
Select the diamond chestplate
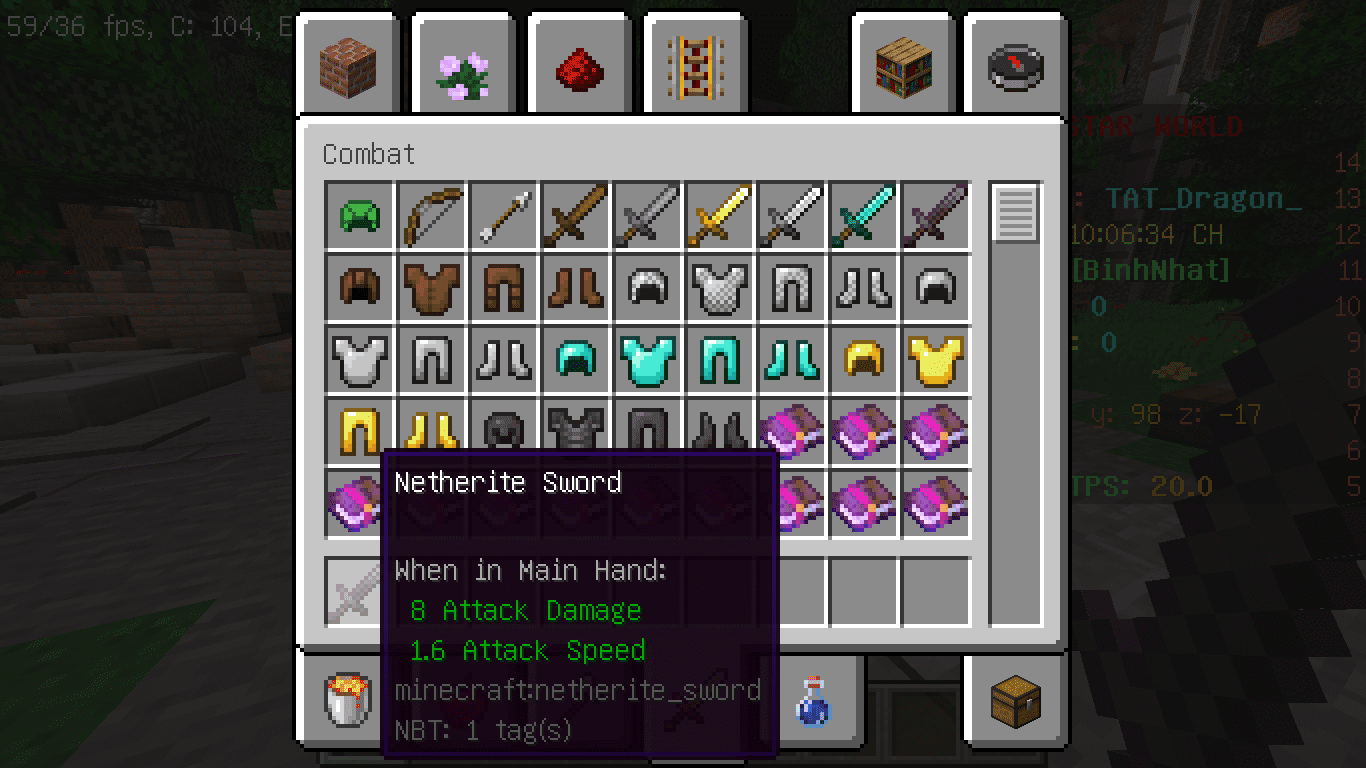click(647, 359)
